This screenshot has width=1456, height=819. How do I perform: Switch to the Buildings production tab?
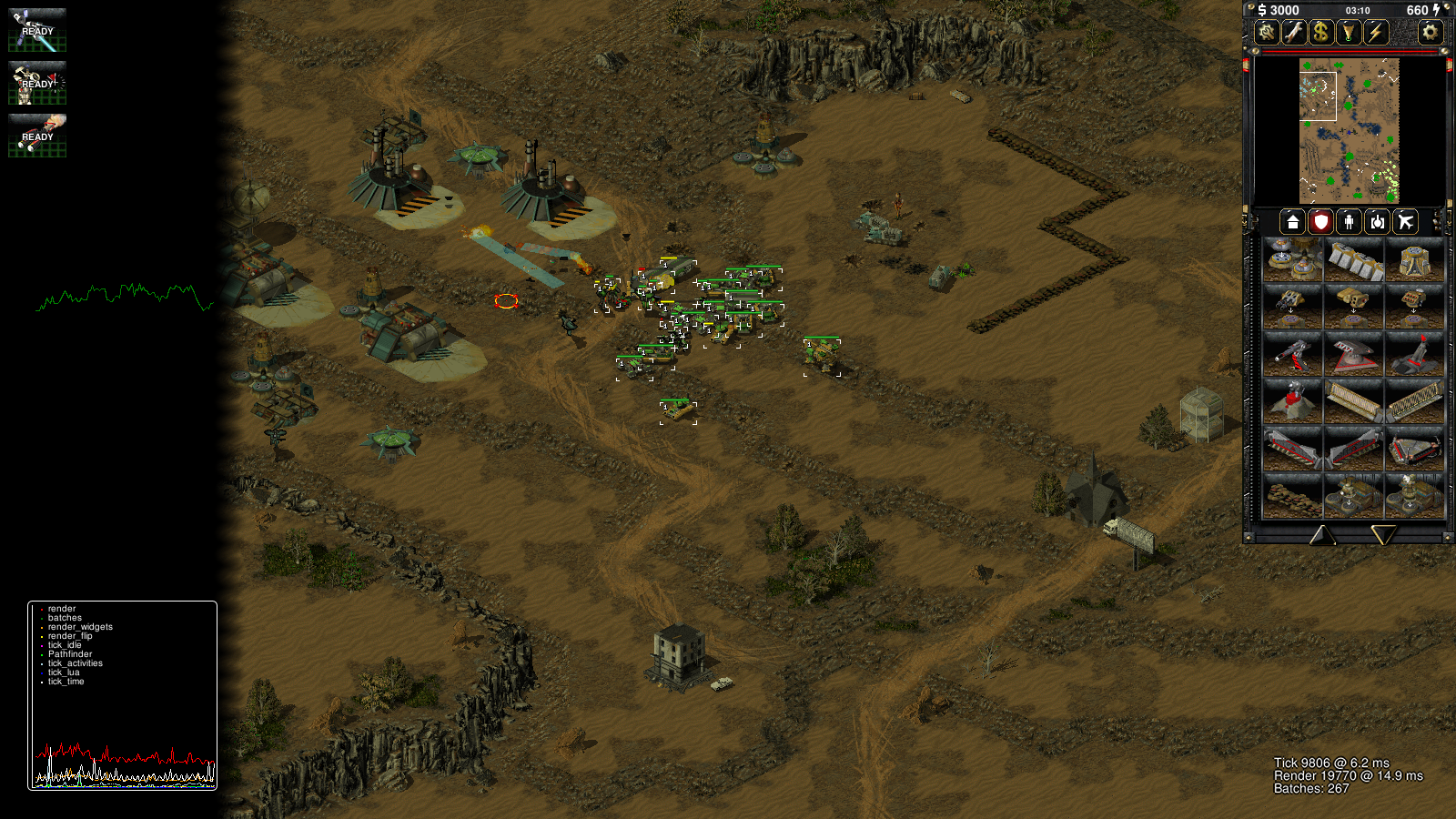(x=1292, y=221)
